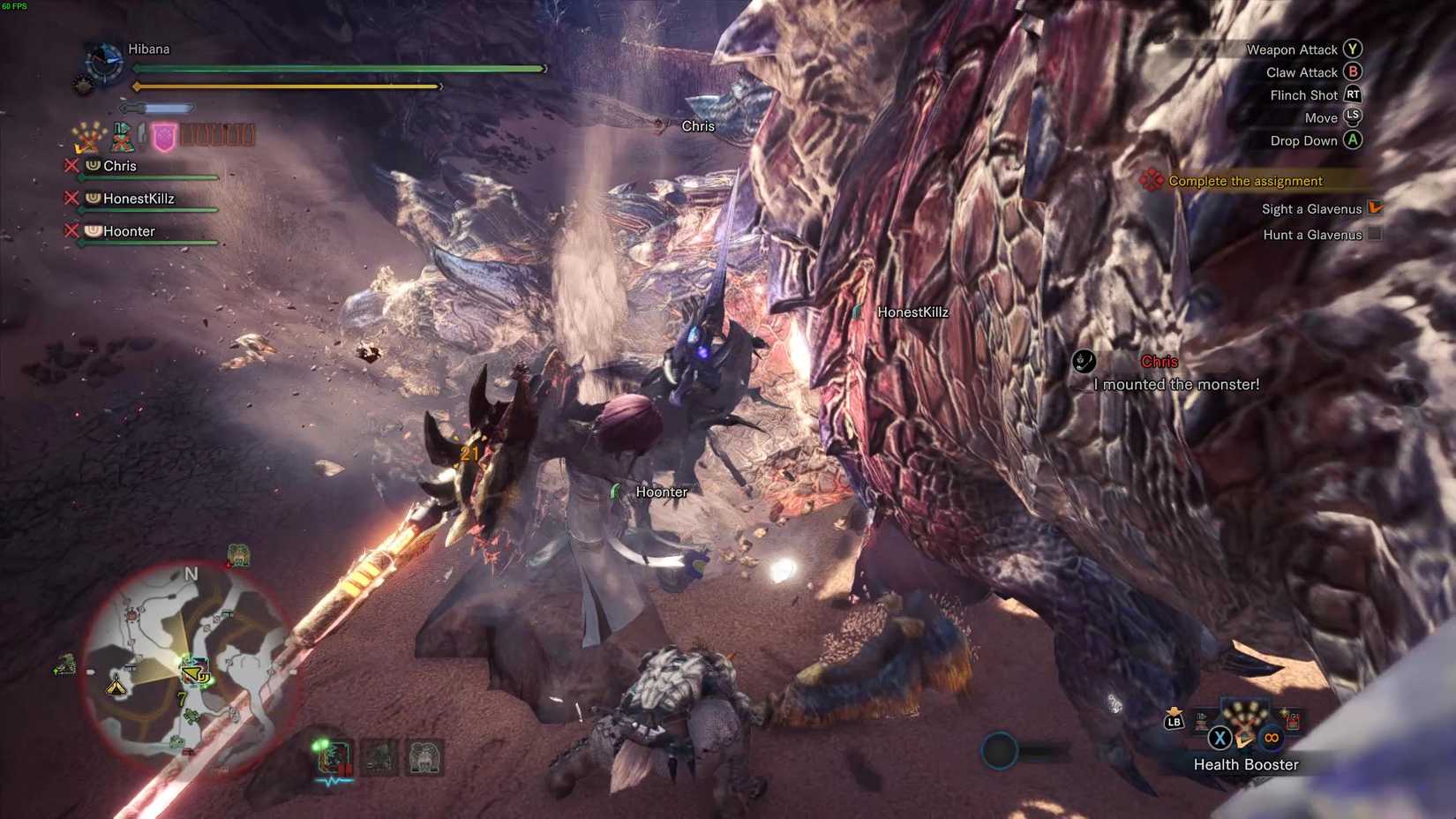The image size is (1456, 819).
Task: Open the X button item prompt in the radial
Action: (1220, 738)
